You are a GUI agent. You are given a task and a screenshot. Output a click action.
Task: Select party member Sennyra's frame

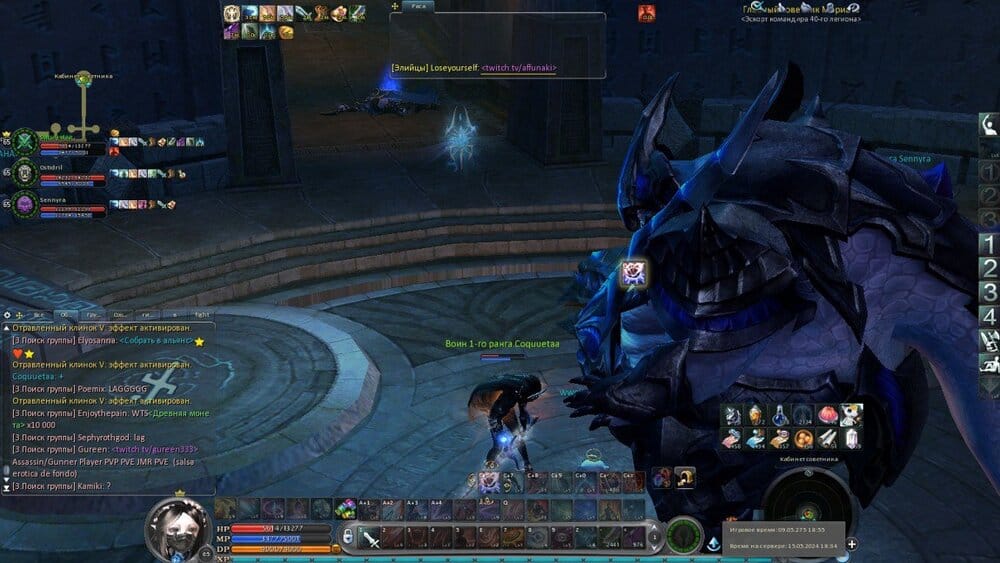pyautogui.click(x=60, y=204)
